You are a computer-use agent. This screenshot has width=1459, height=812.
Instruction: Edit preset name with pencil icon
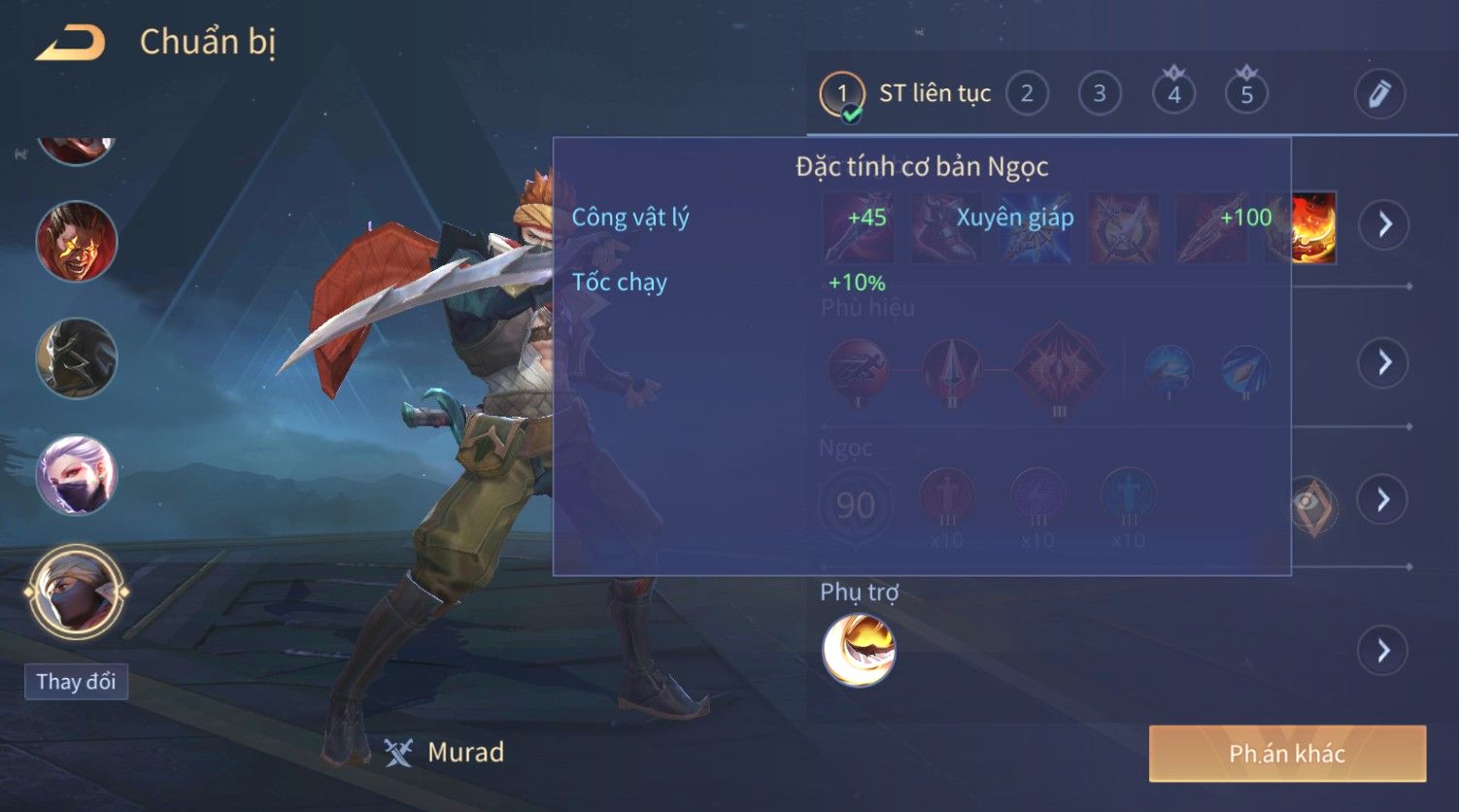pos(1379,94)
